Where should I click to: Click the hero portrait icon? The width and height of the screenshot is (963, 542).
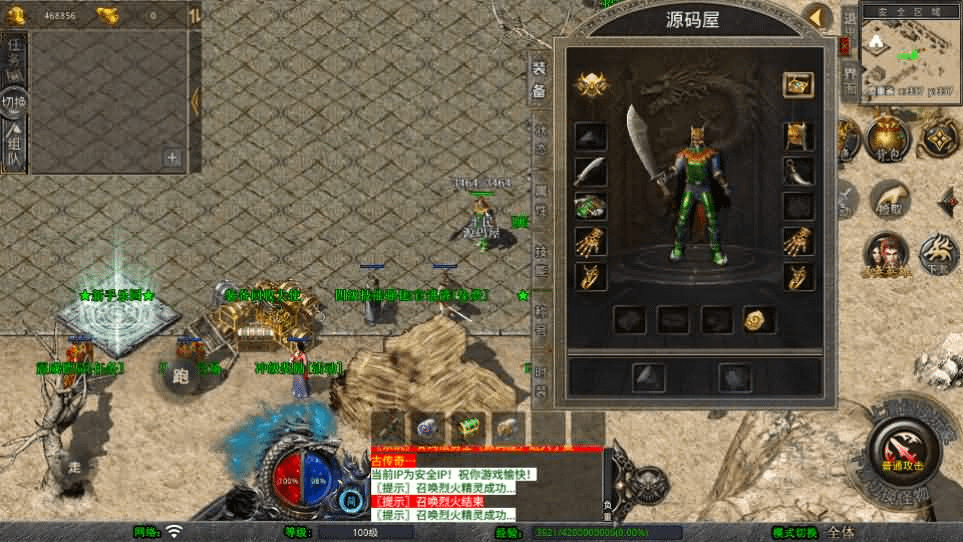click(x=885, y=253)
